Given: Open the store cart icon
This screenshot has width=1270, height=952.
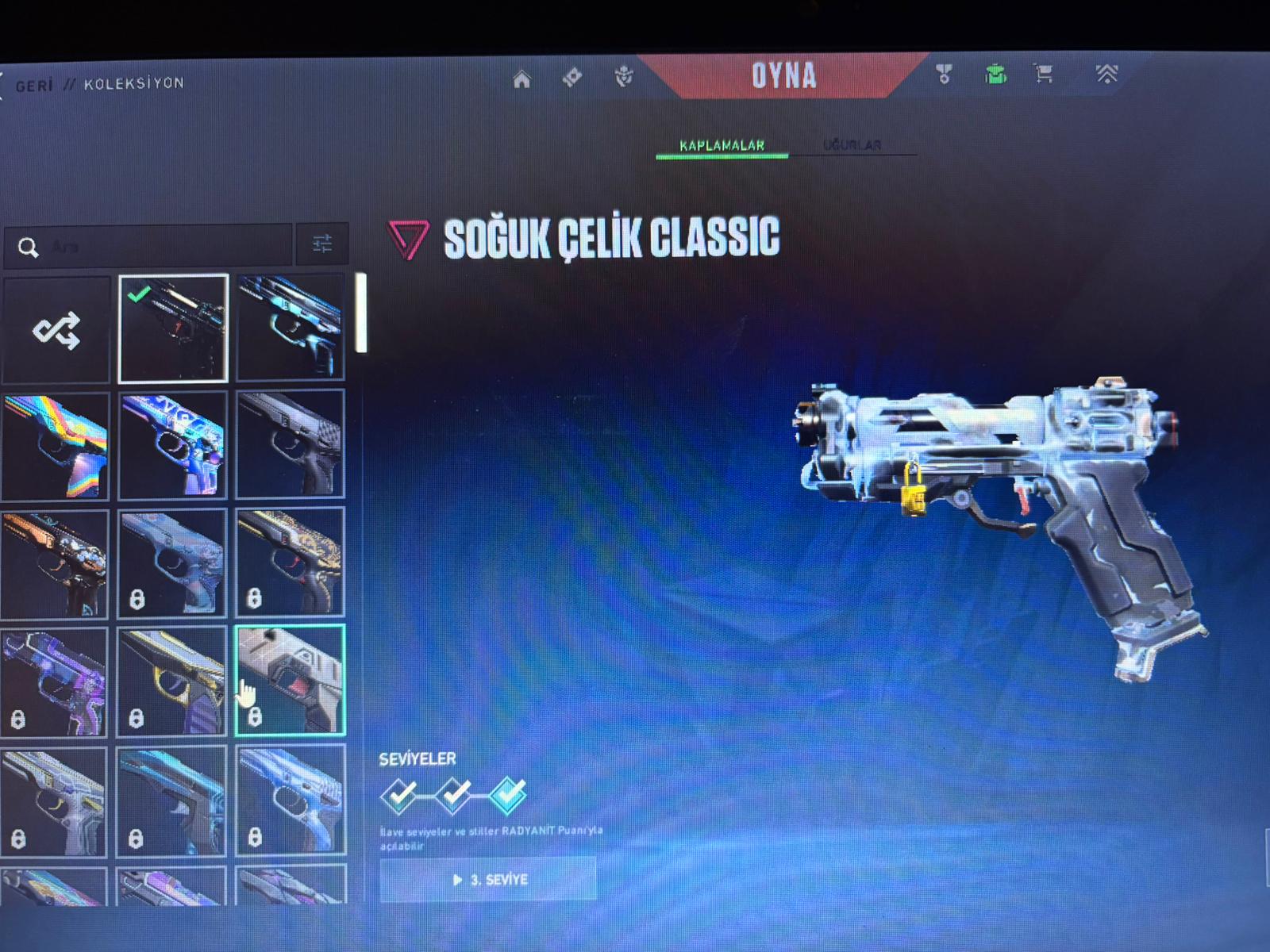Looking at the screenshot, I should pyautogui.click(x=1044, y=75).
